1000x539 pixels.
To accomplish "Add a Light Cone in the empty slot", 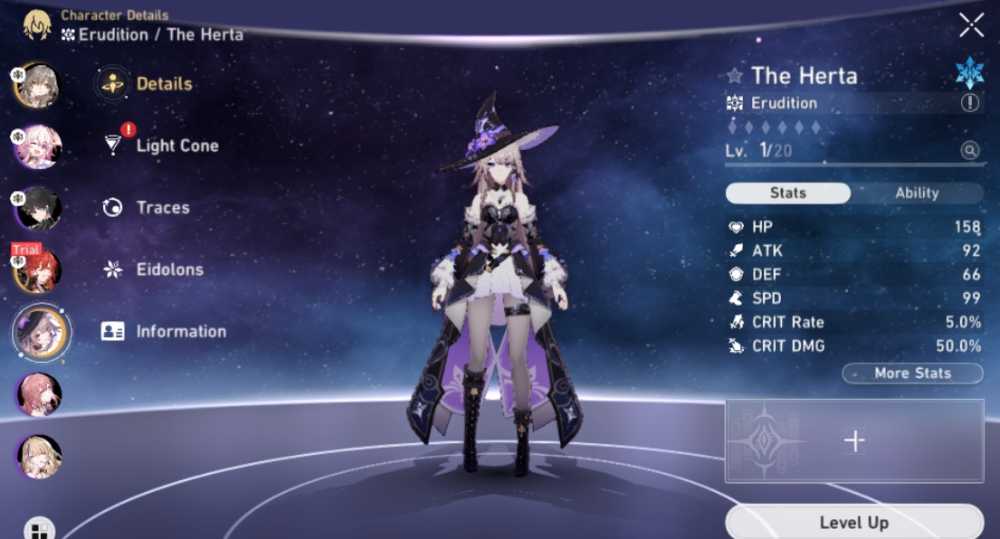I will pos(854,441).
